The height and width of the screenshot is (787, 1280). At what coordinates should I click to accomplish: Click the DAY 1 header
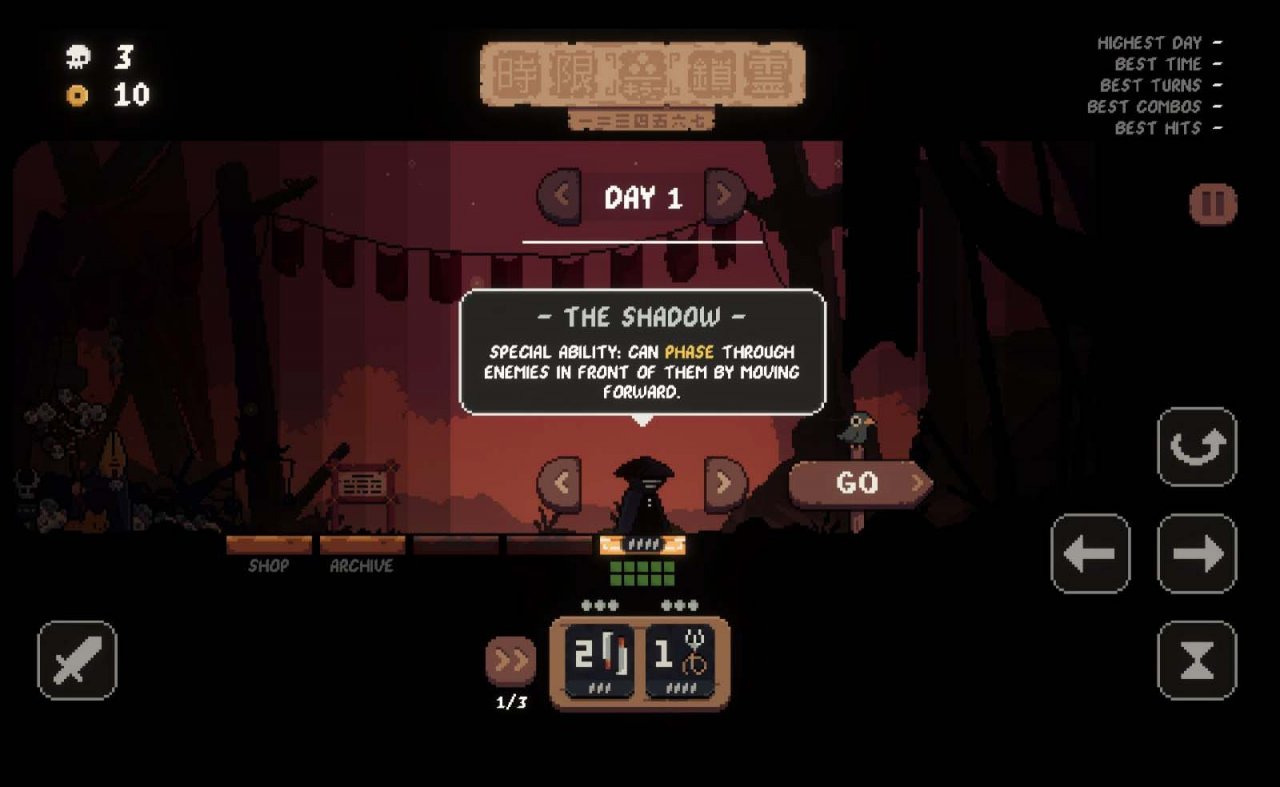click(x=640, y=196)
